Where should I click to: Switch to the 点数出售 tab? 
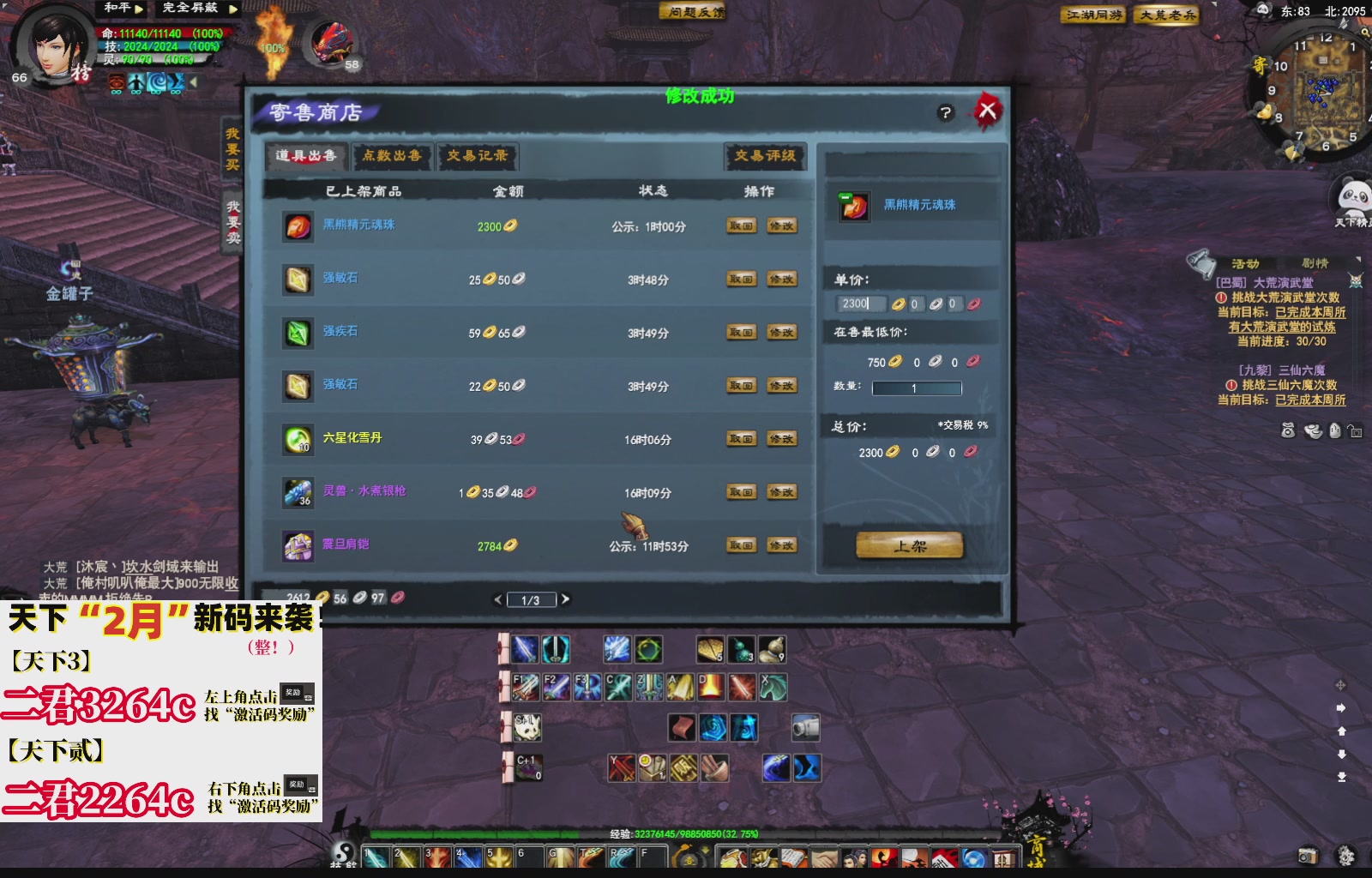point(391,157)
